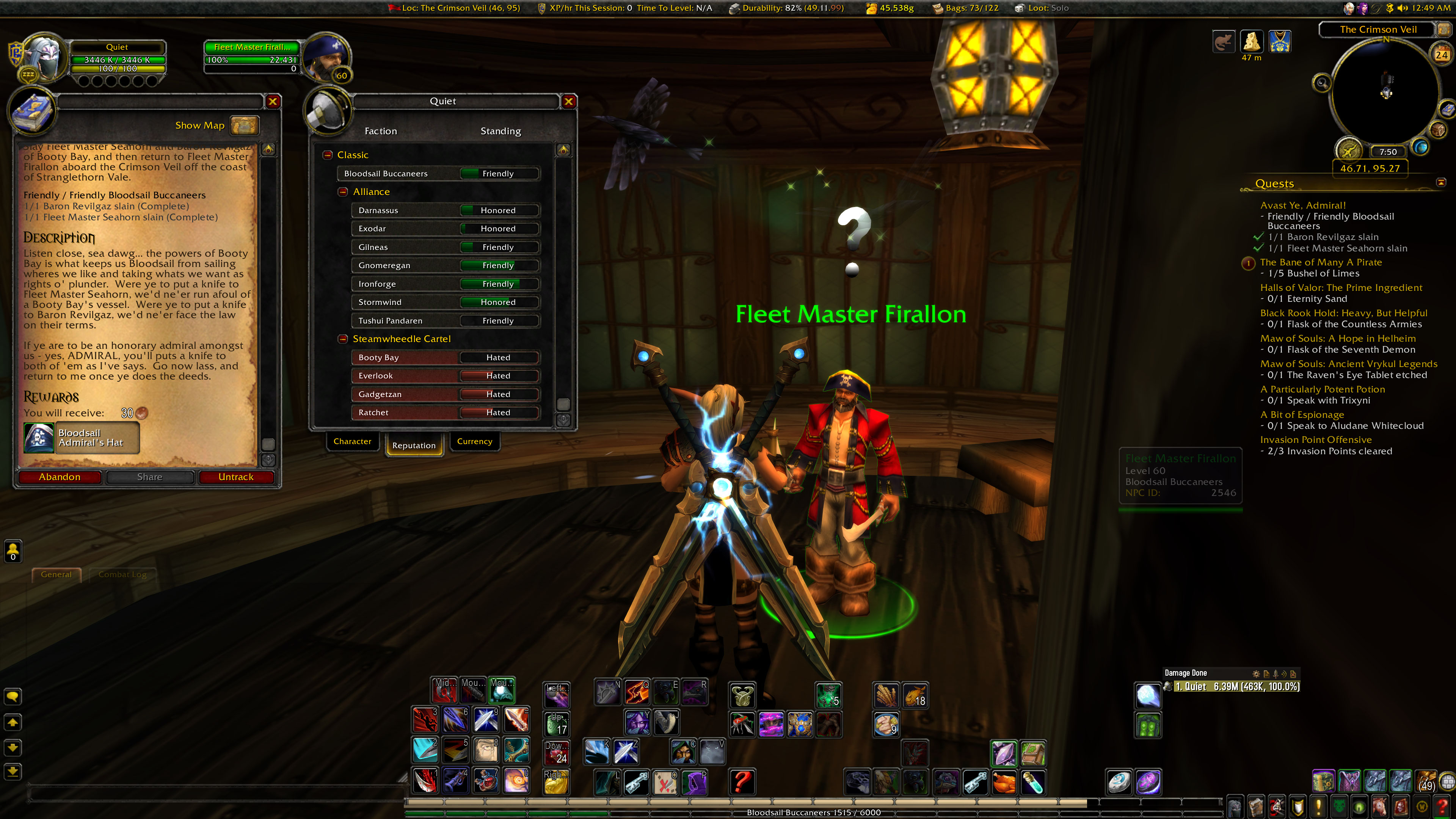
Task: Select the General chat tab
Action: (56, 574)
